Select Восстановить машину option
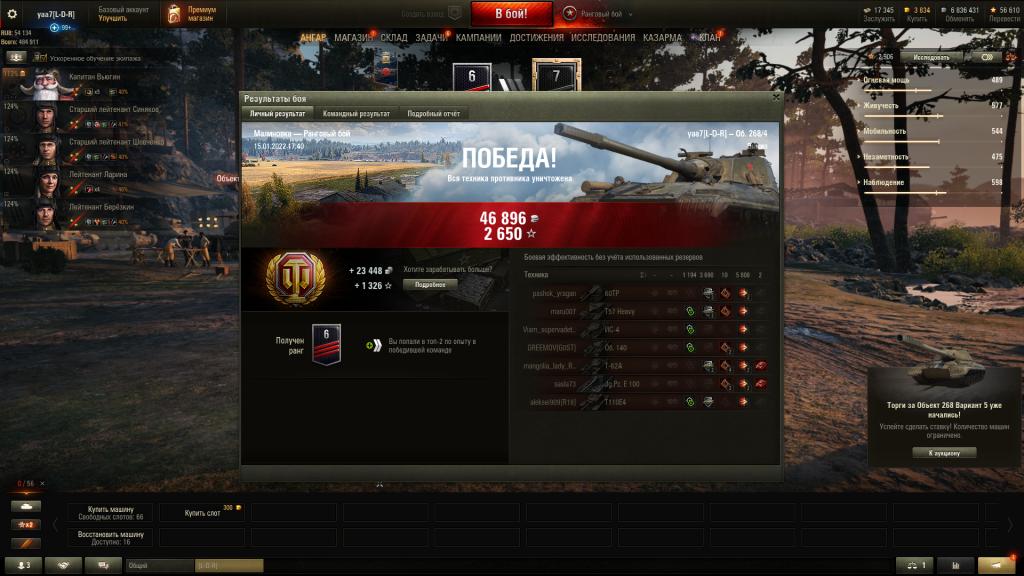Screen dimensions: 1024x576 click(x=109, y=538)
